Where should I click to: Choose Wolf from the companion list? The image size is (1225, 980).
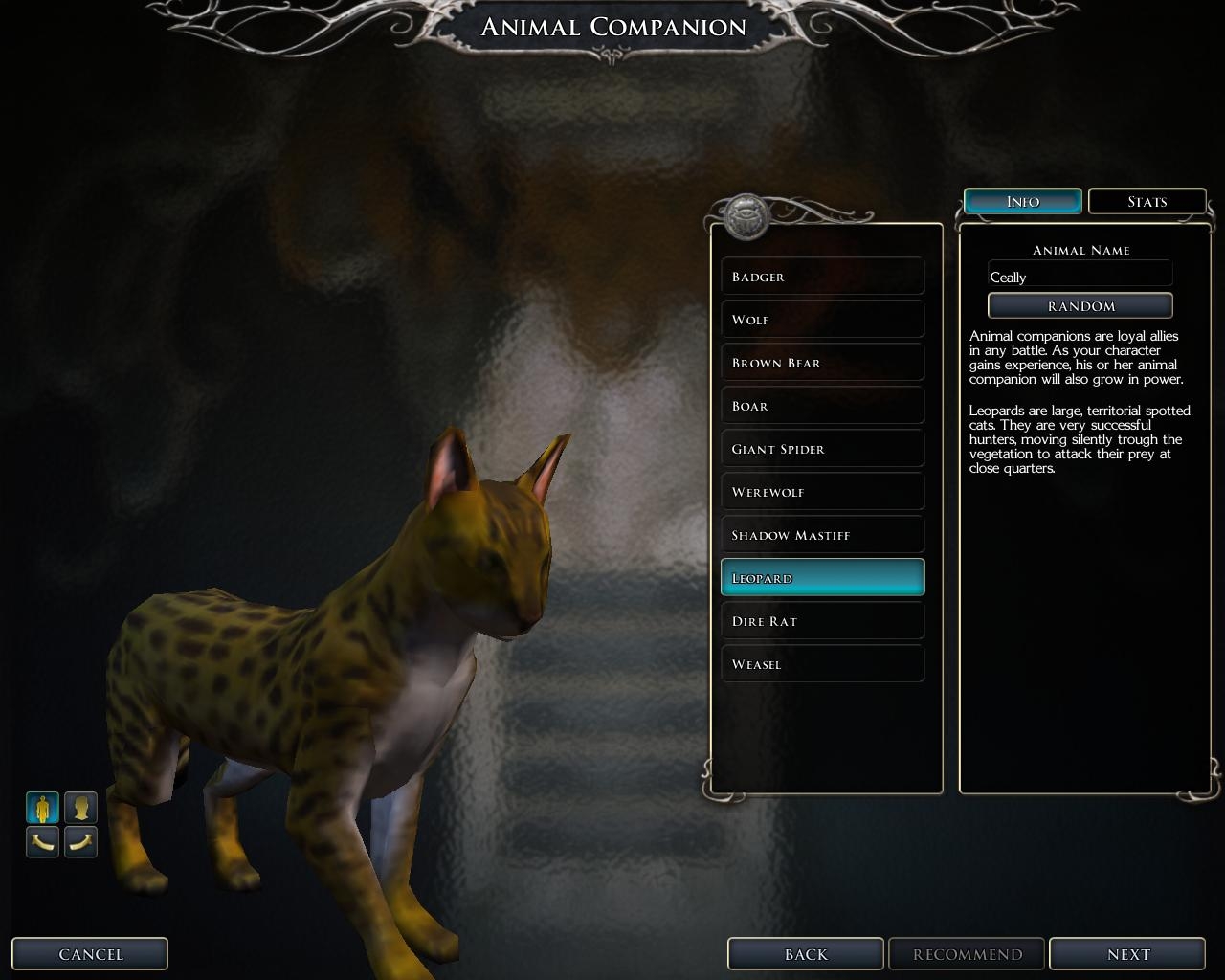[822, 320]
